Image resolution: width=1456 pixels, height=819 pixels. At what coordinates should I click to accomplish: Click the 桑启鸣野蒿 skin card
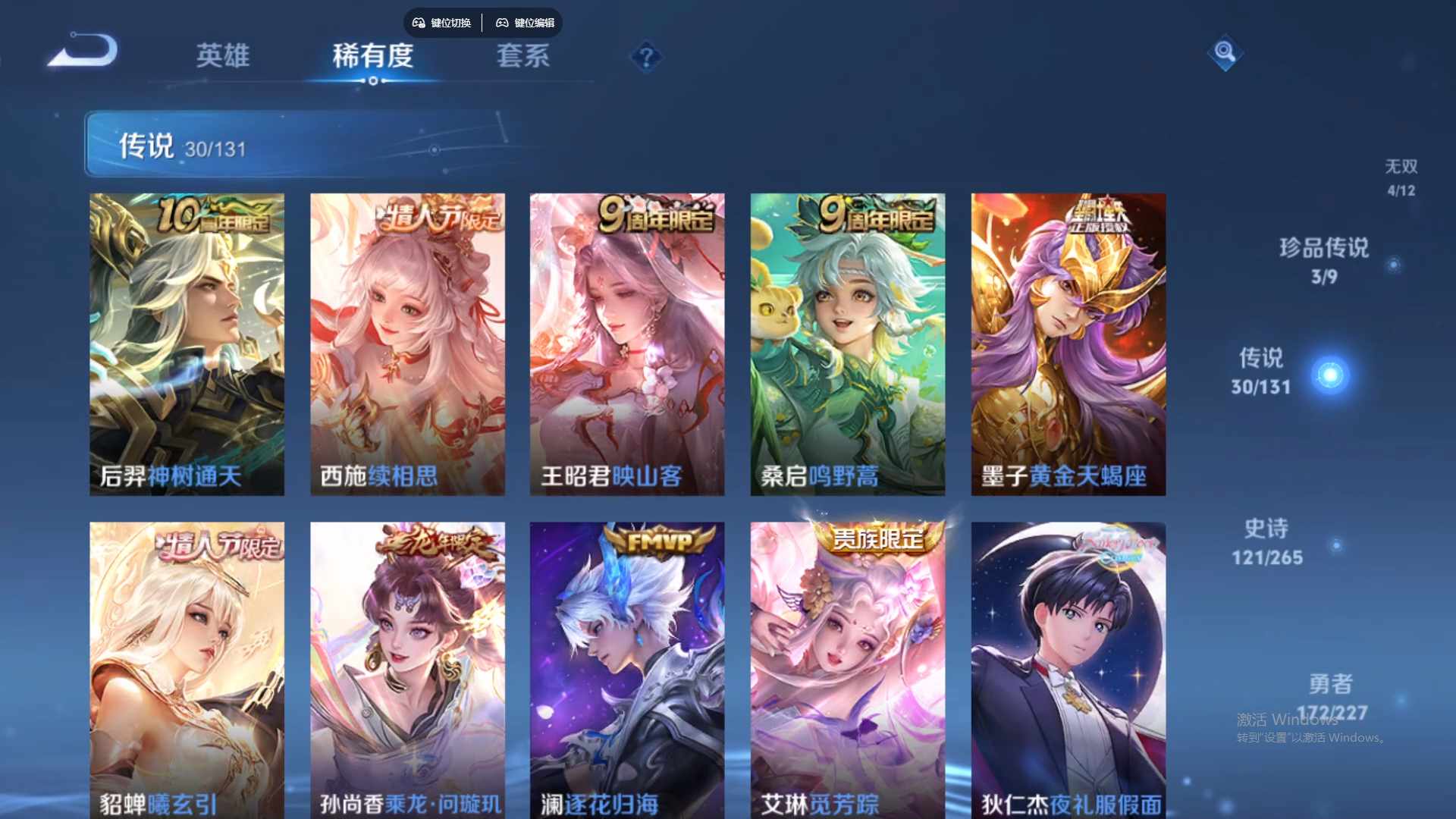pyautogui.click(x=847, y=341)
